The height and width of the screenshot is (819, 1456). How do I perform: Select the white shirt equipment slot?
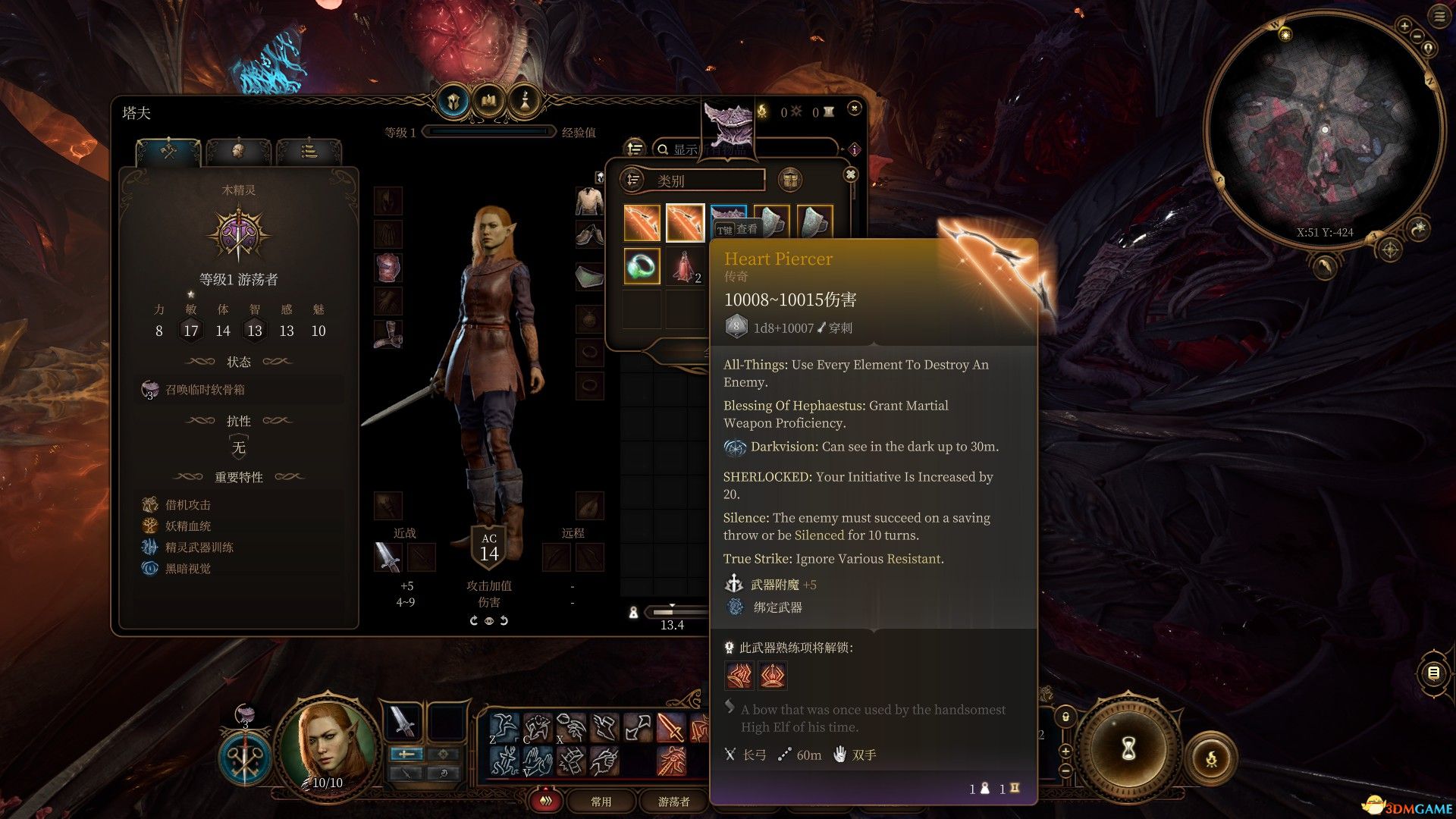click(x=589, y=201)
